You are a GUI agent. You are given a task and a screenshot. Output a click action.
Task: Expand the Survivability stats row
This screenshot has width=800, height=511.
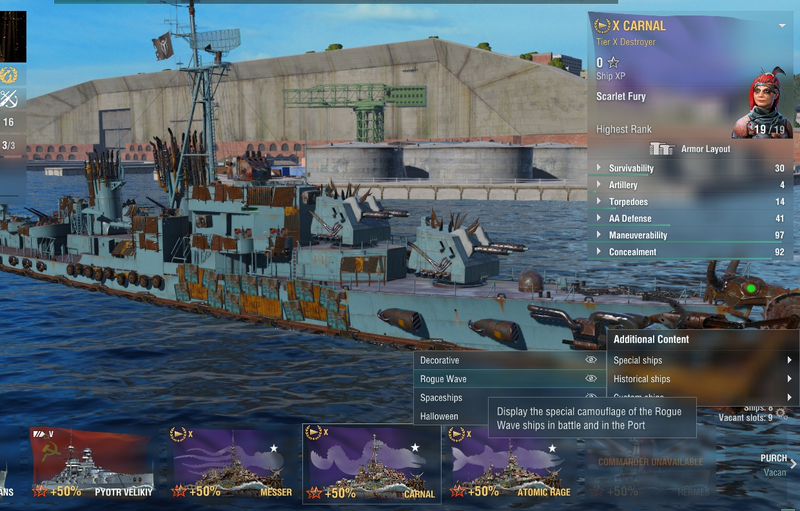pos(690,168)
